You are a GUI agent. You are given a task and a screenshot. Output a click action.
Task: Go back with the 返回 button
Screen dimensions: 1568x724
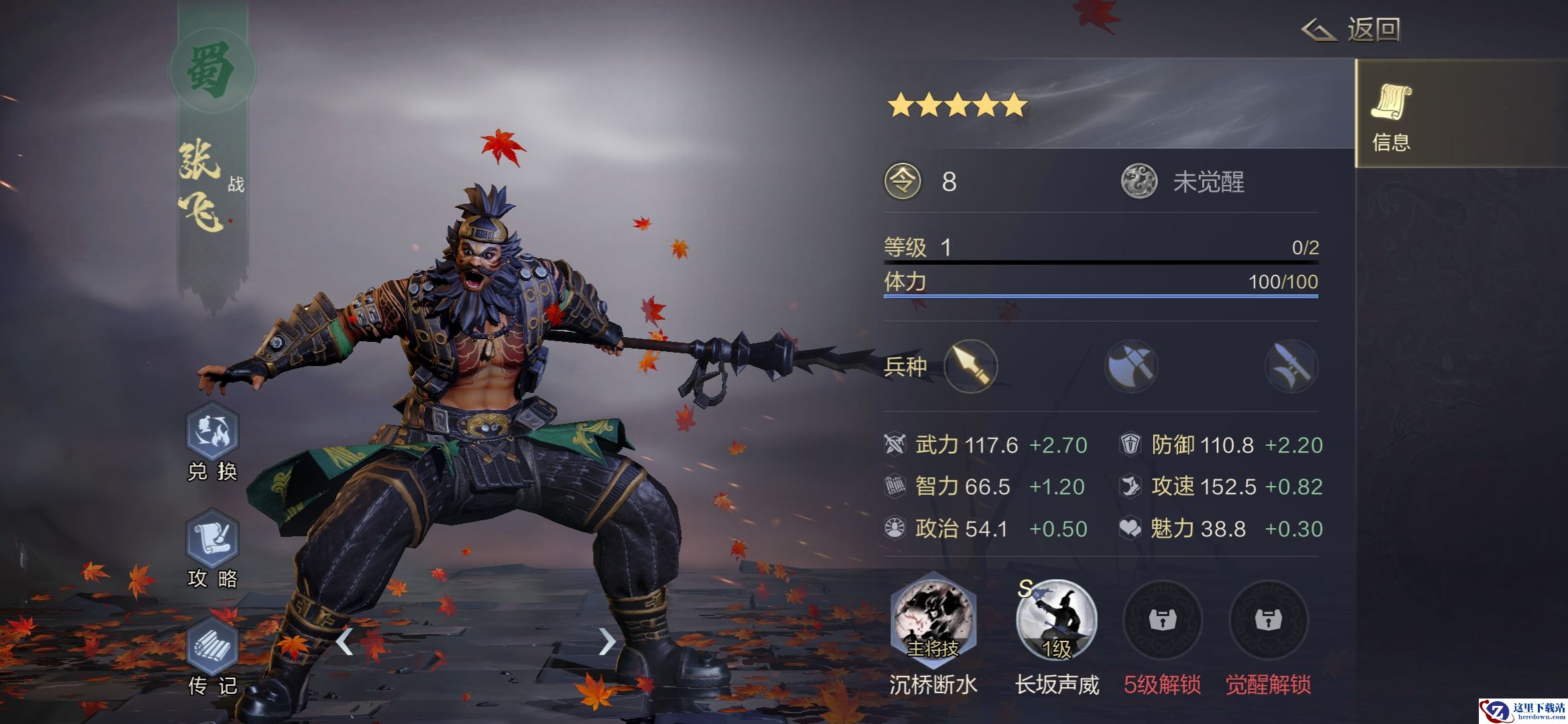coord(1352,30)
